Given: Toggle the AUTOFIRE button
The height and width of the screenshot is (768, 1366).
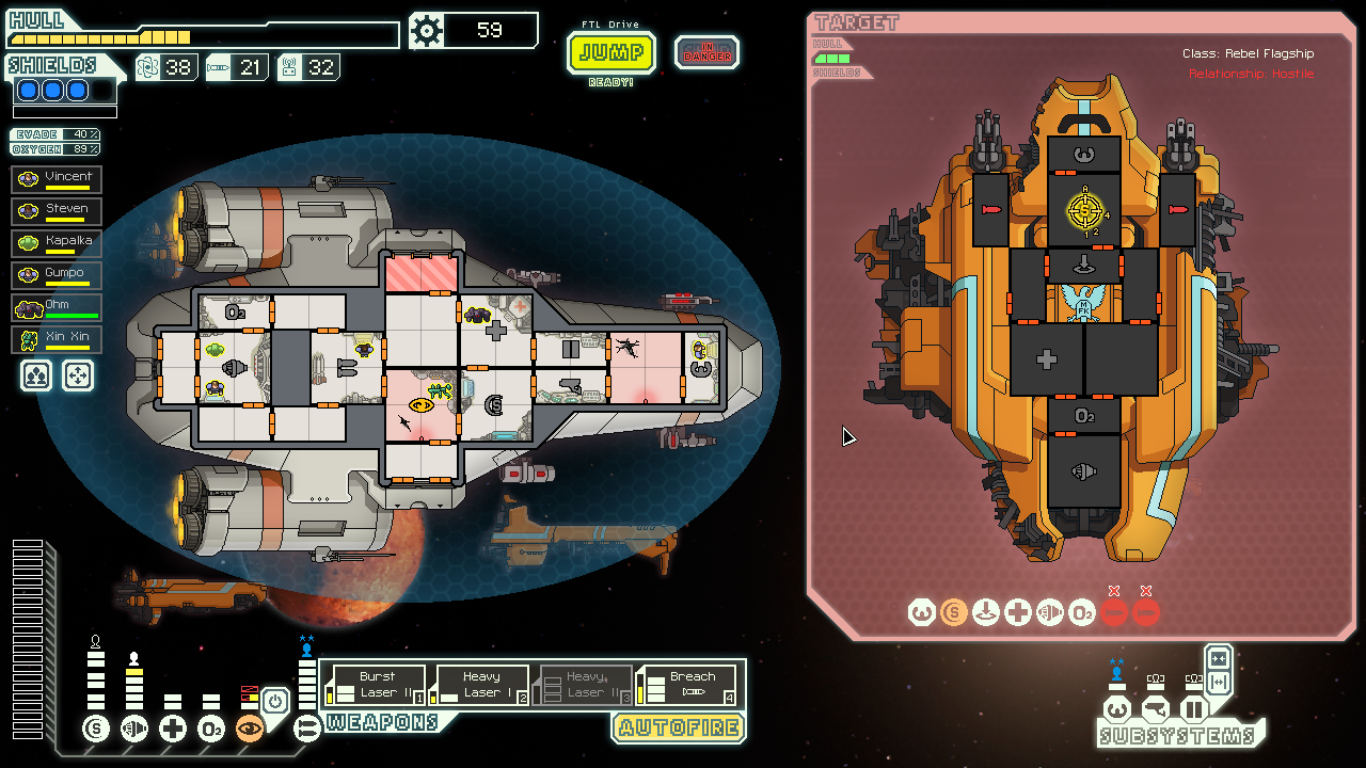Looking at the screenshot, I should (679, 727).
